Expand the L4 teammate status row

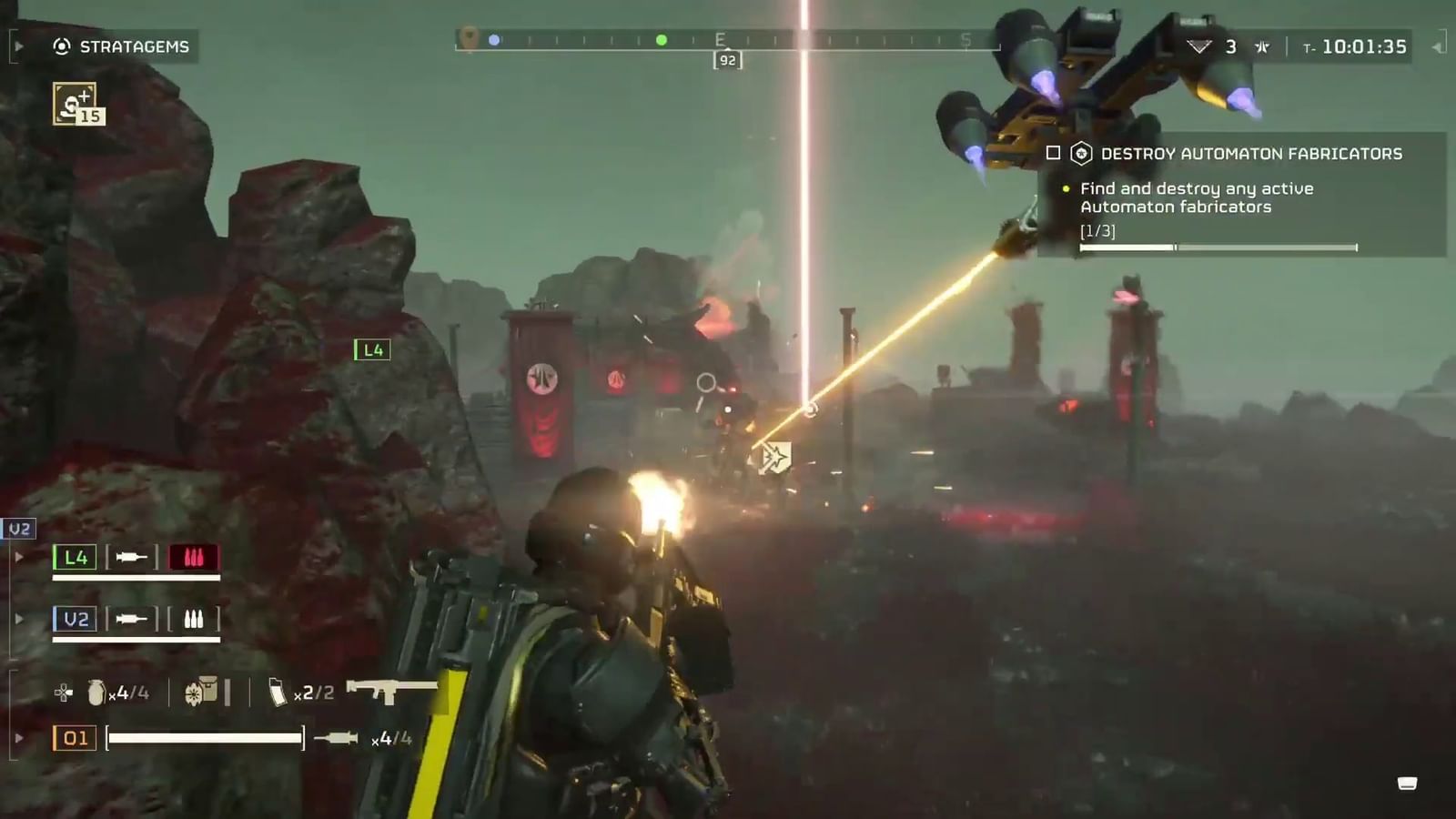tap(20, 557)
